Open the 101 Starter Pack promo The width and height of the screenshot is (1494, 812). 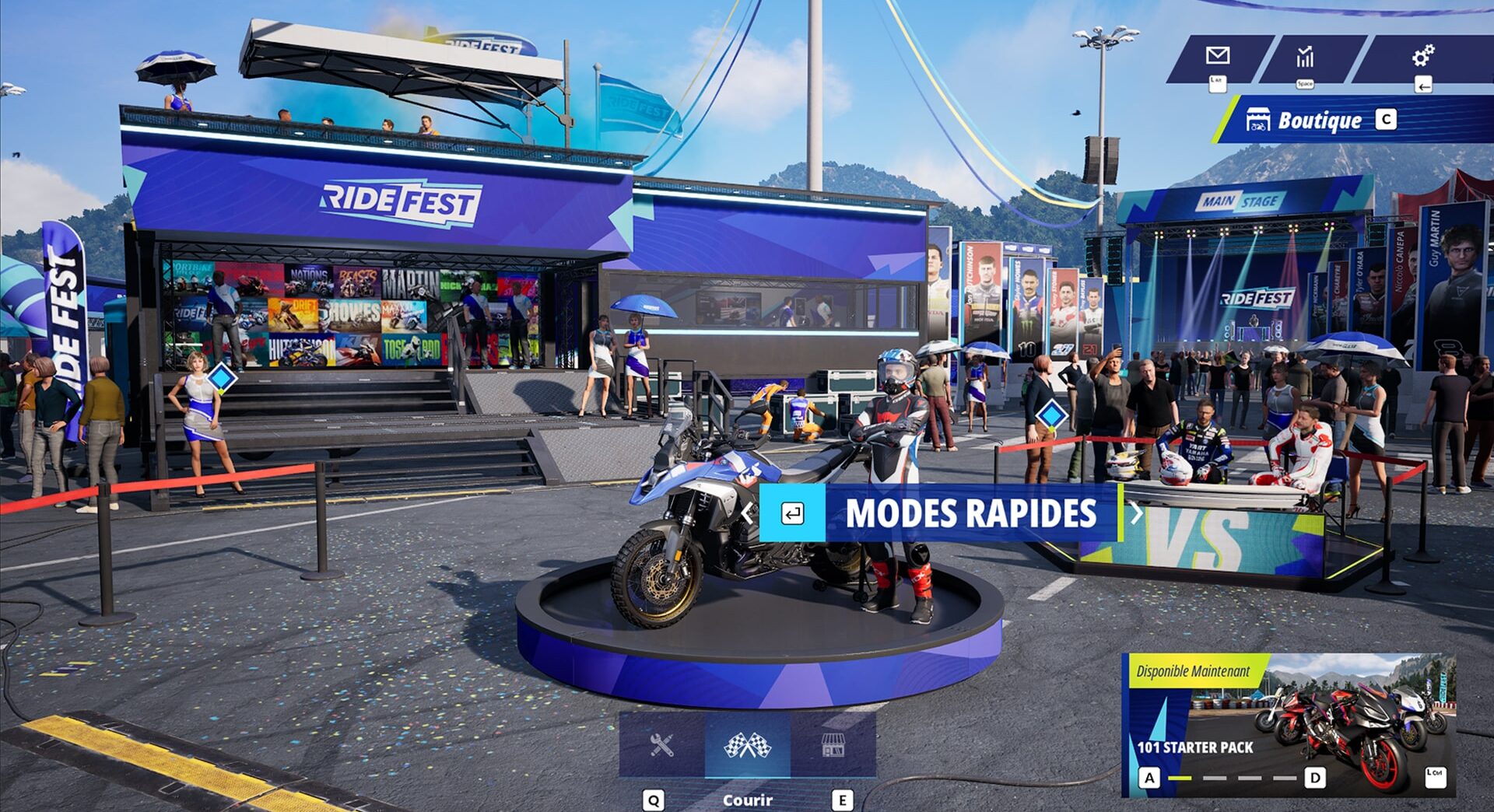1288,725
